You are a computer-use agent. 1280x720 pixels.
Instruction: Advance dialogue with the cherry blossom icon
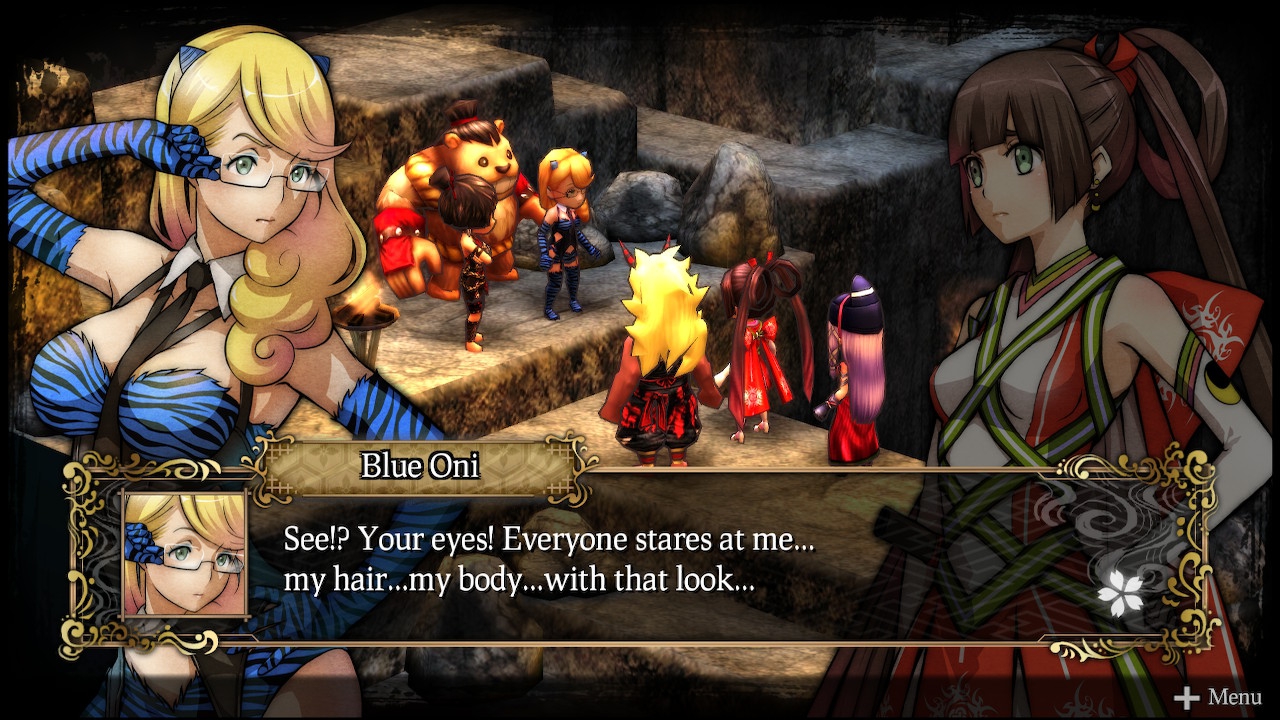[x=1119, y=594]
